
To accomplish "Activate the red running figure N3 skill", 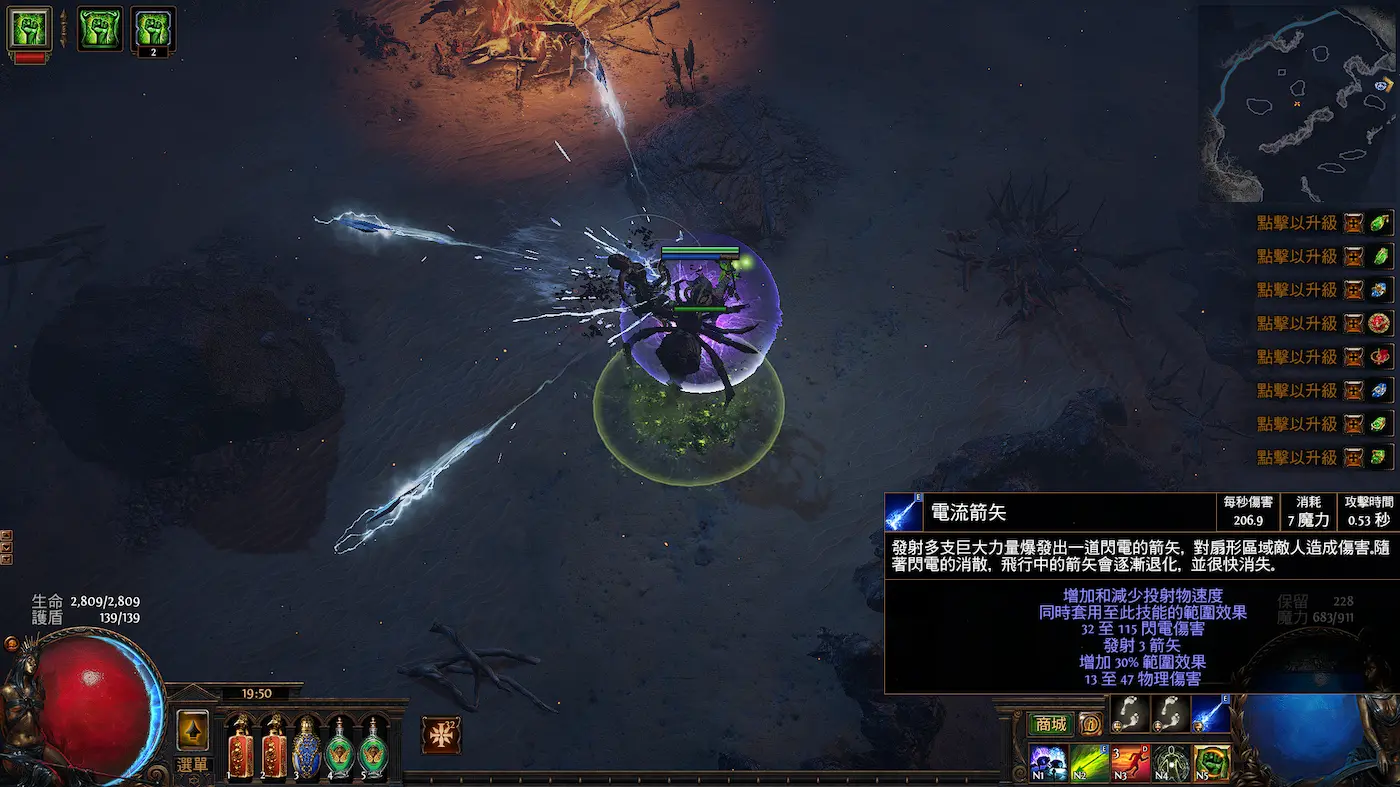I will 1130,764.
